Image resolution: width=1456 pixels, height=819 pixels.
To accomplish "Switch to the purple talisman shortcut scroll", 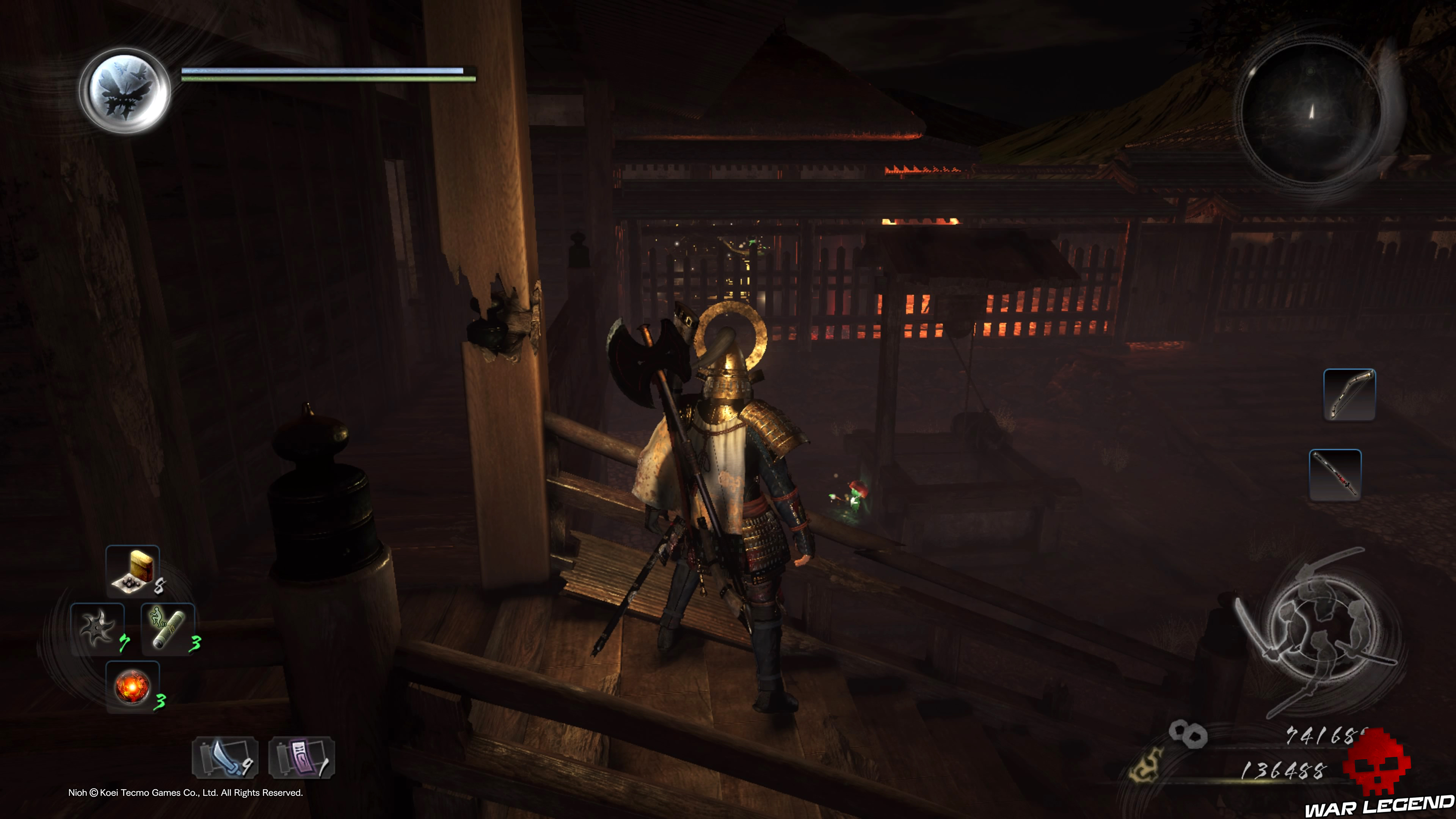I will click(x=302, y=758).
